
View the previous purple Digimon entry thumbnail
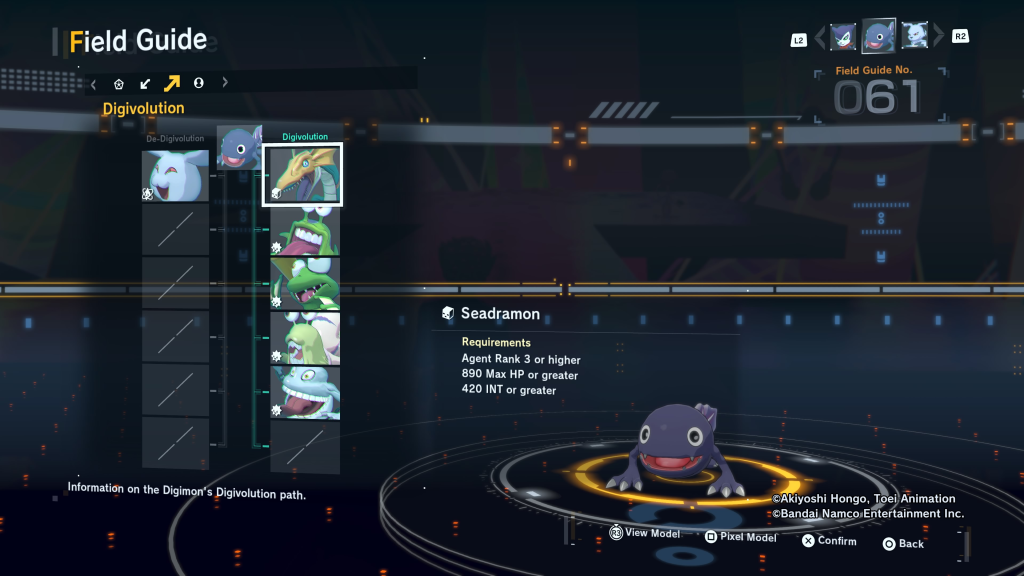(x=843, y=37)
